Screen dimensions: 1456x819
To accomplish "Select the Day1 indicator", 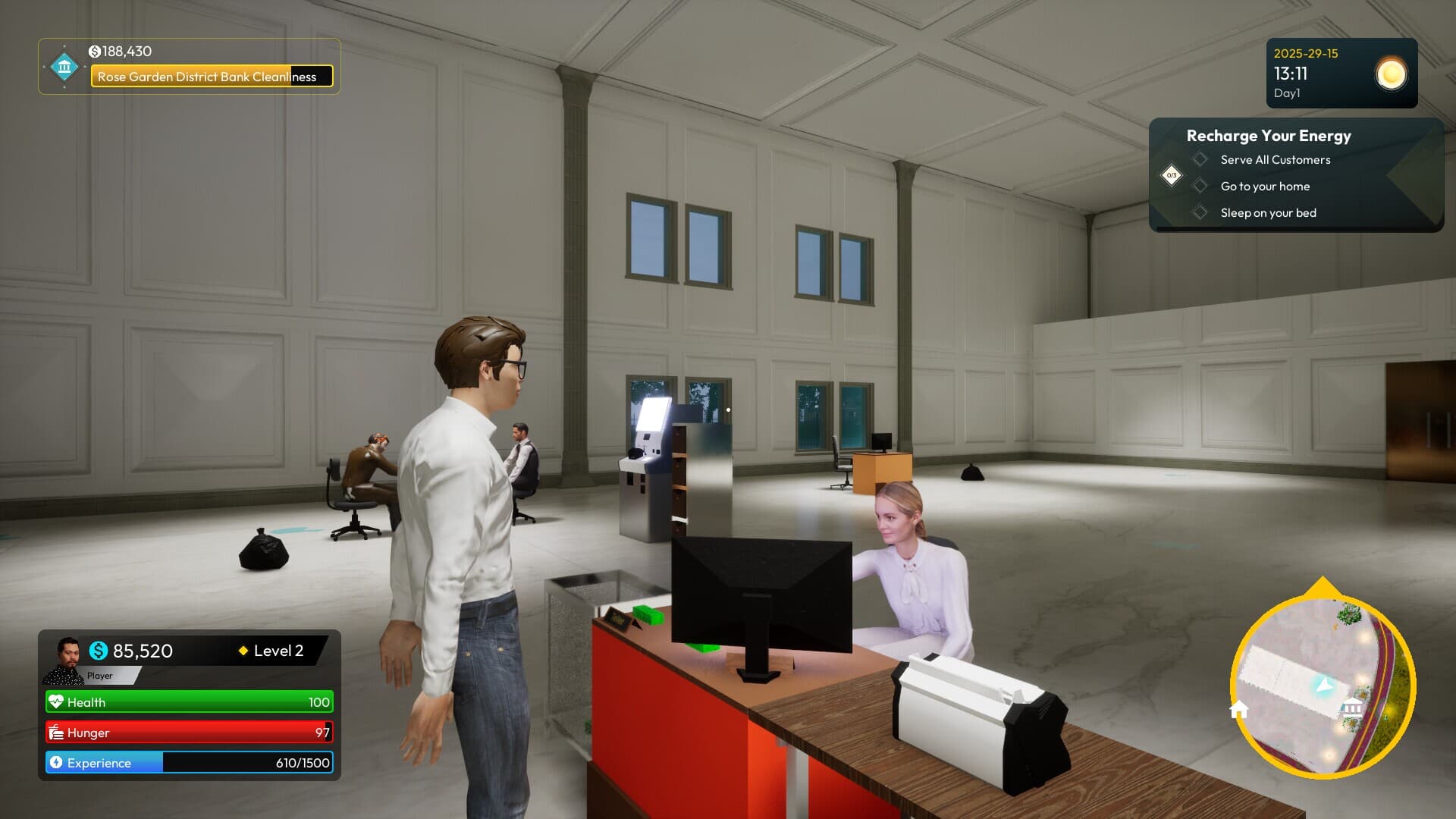I will [x=1288, y=92].
